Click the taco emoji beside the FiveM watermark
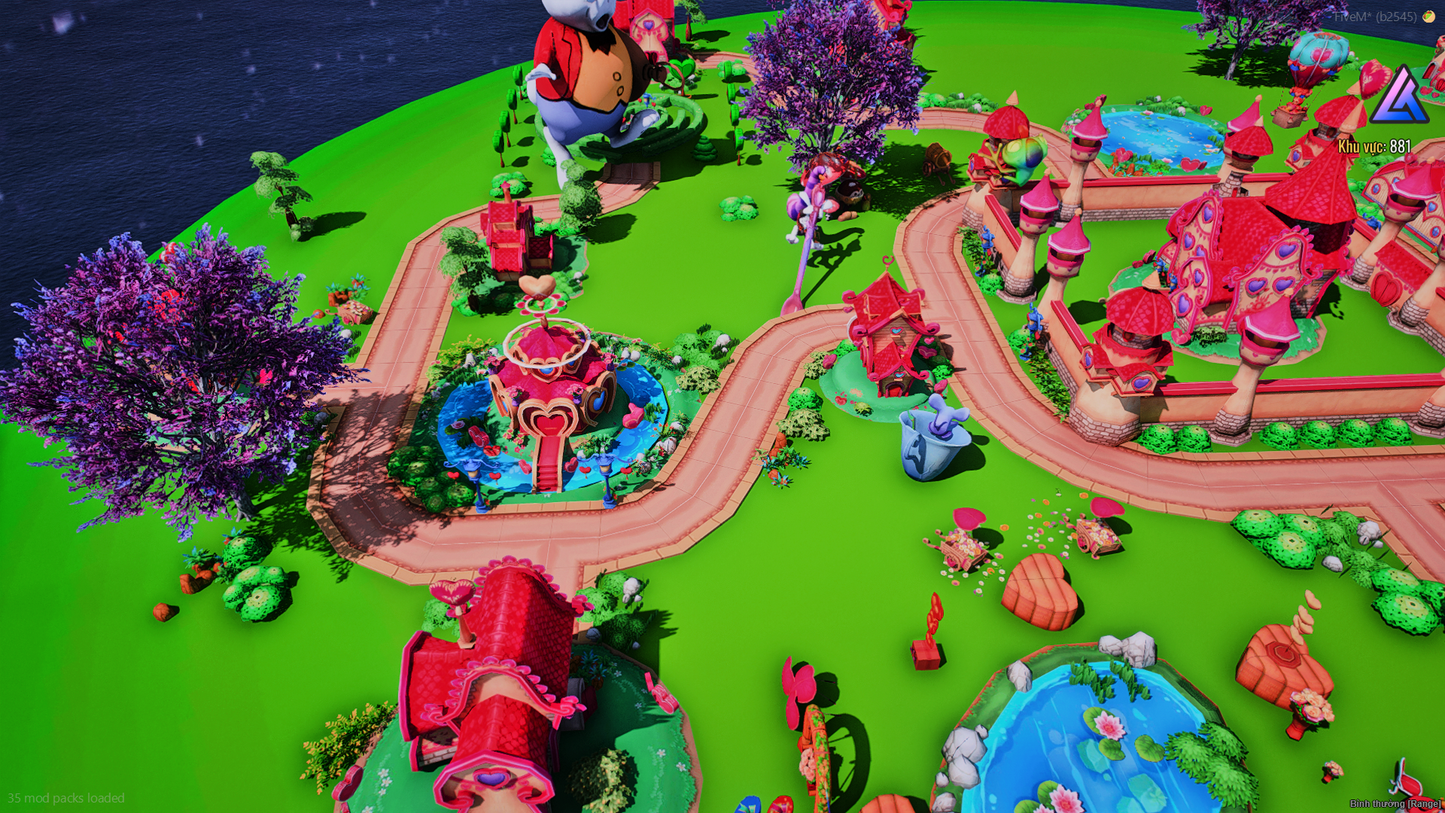Screen dimensions: 1445x813 [x=1428, y=16]
